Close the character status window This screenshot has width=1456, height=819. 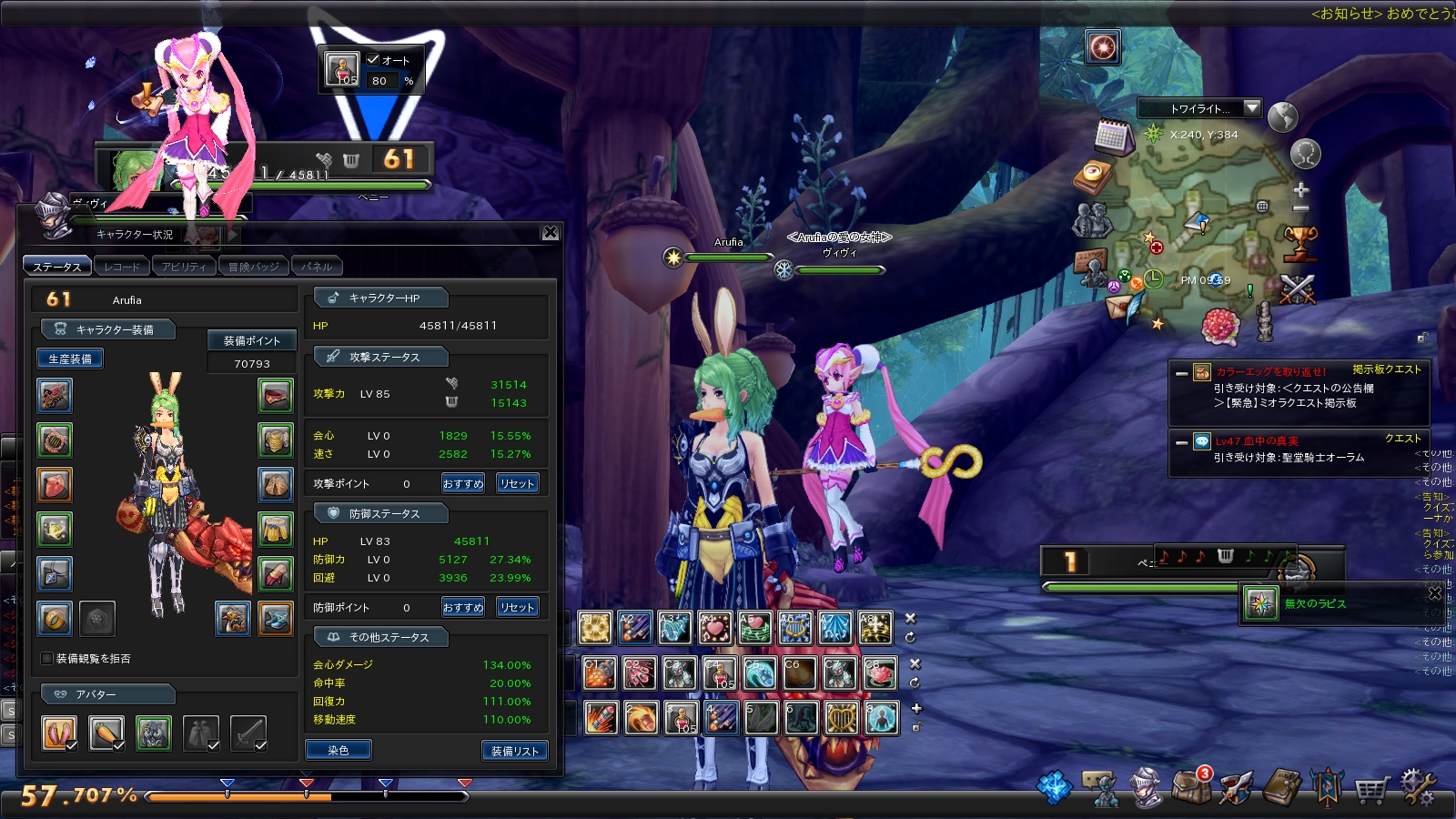(551, 233)
